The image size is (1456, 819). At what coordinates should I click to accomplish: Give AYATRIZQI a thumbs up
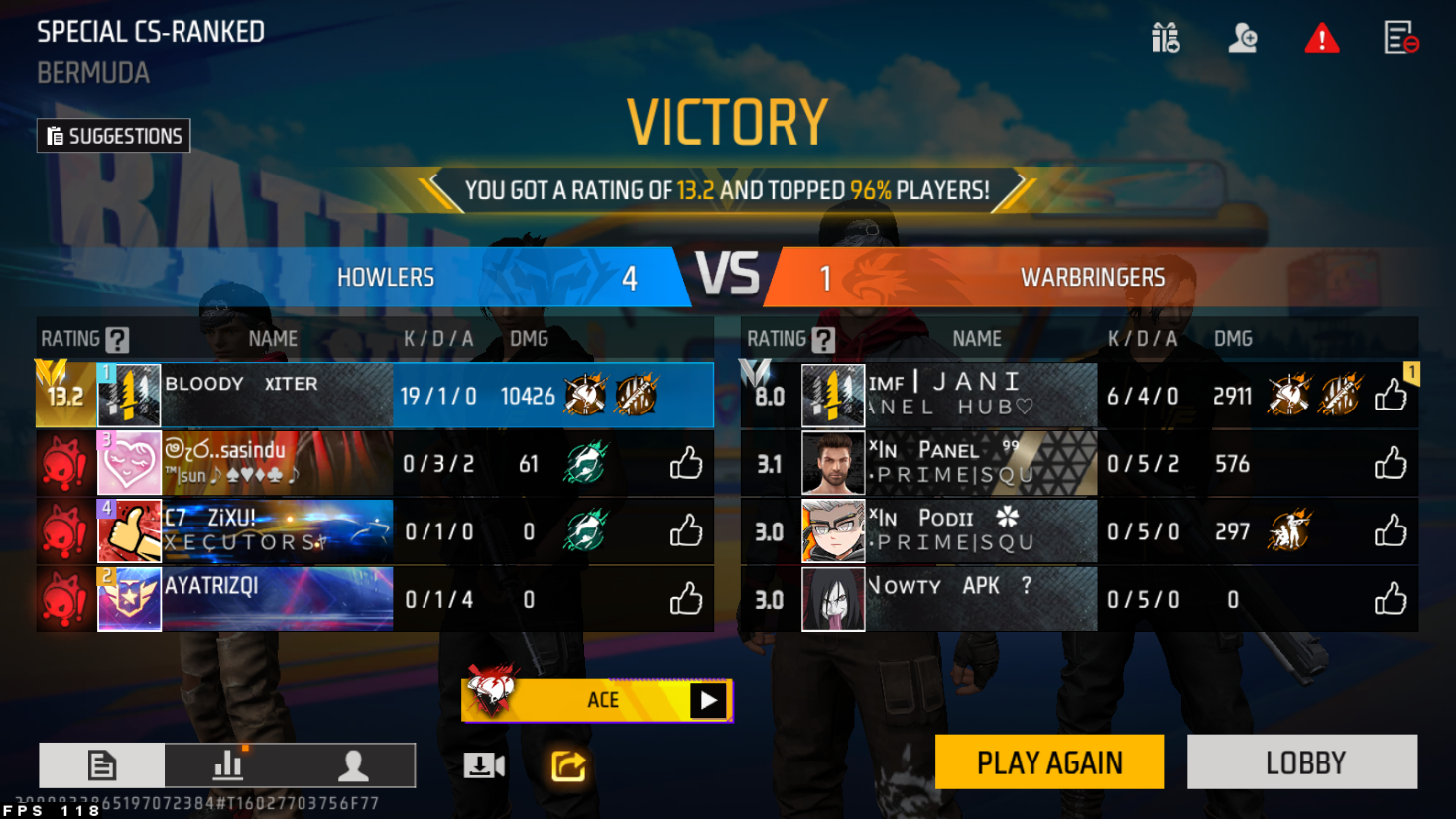tap(685, 599)
